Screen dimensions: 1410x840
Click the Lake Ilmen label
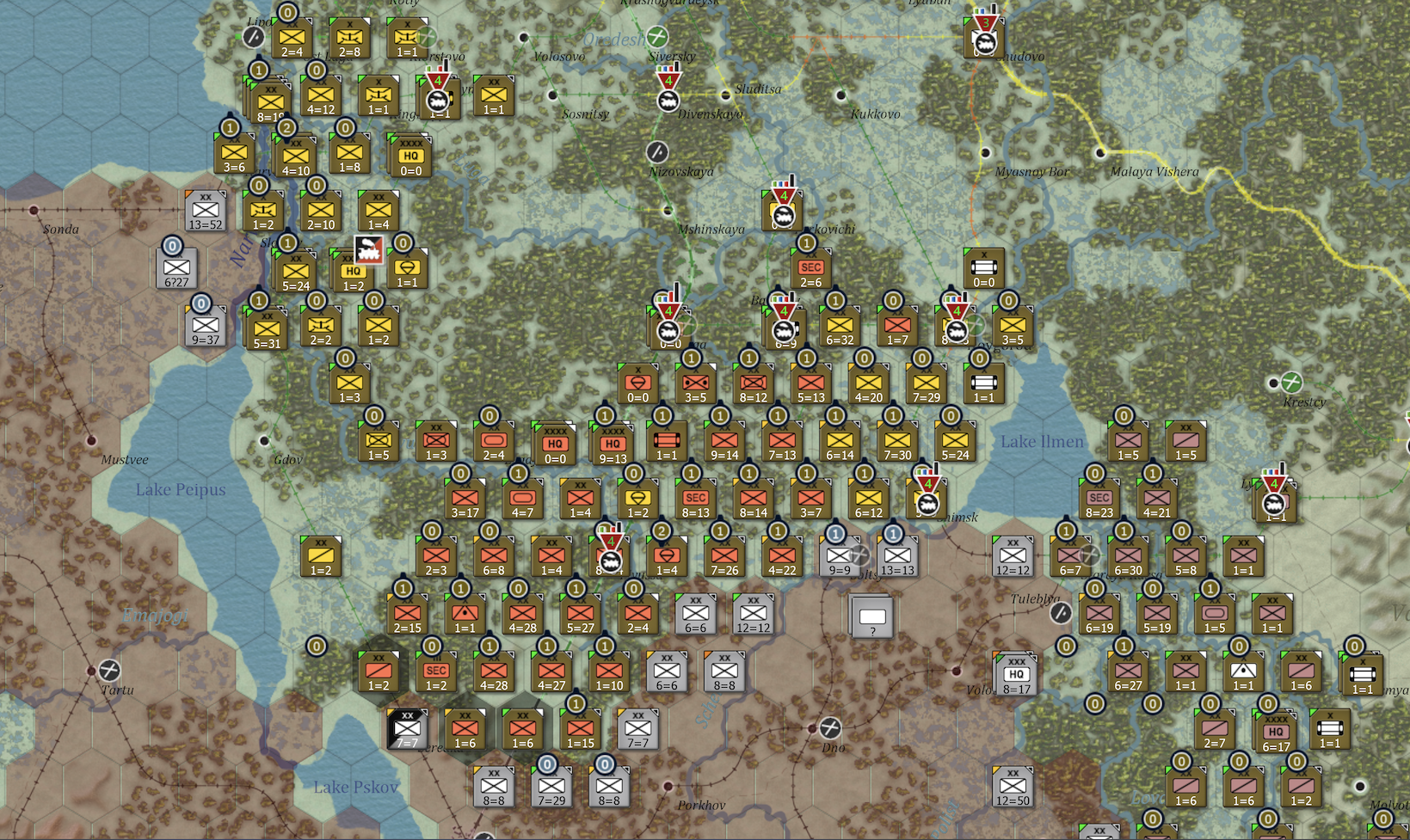[x=1043, y=442]
